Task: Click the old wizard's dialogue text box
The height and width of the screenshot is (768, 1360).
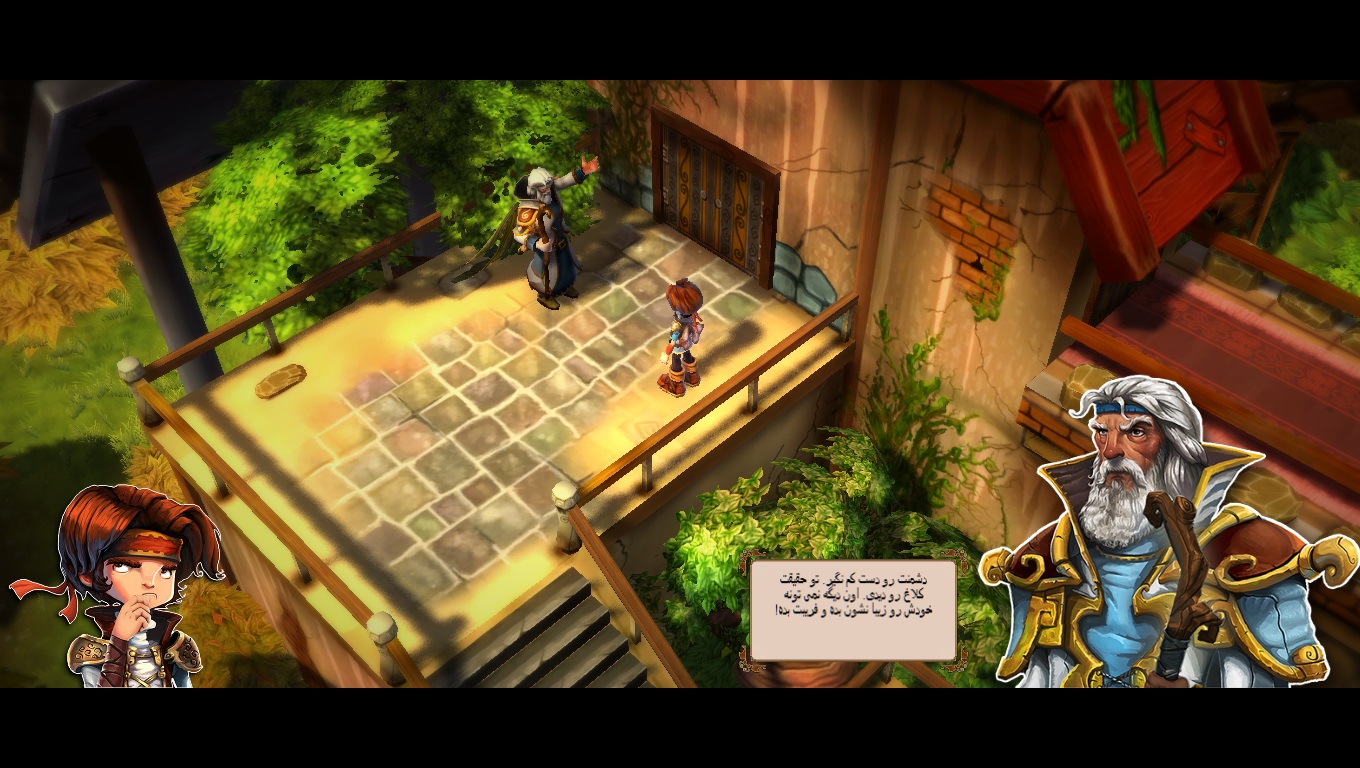Action: (853, 610)
